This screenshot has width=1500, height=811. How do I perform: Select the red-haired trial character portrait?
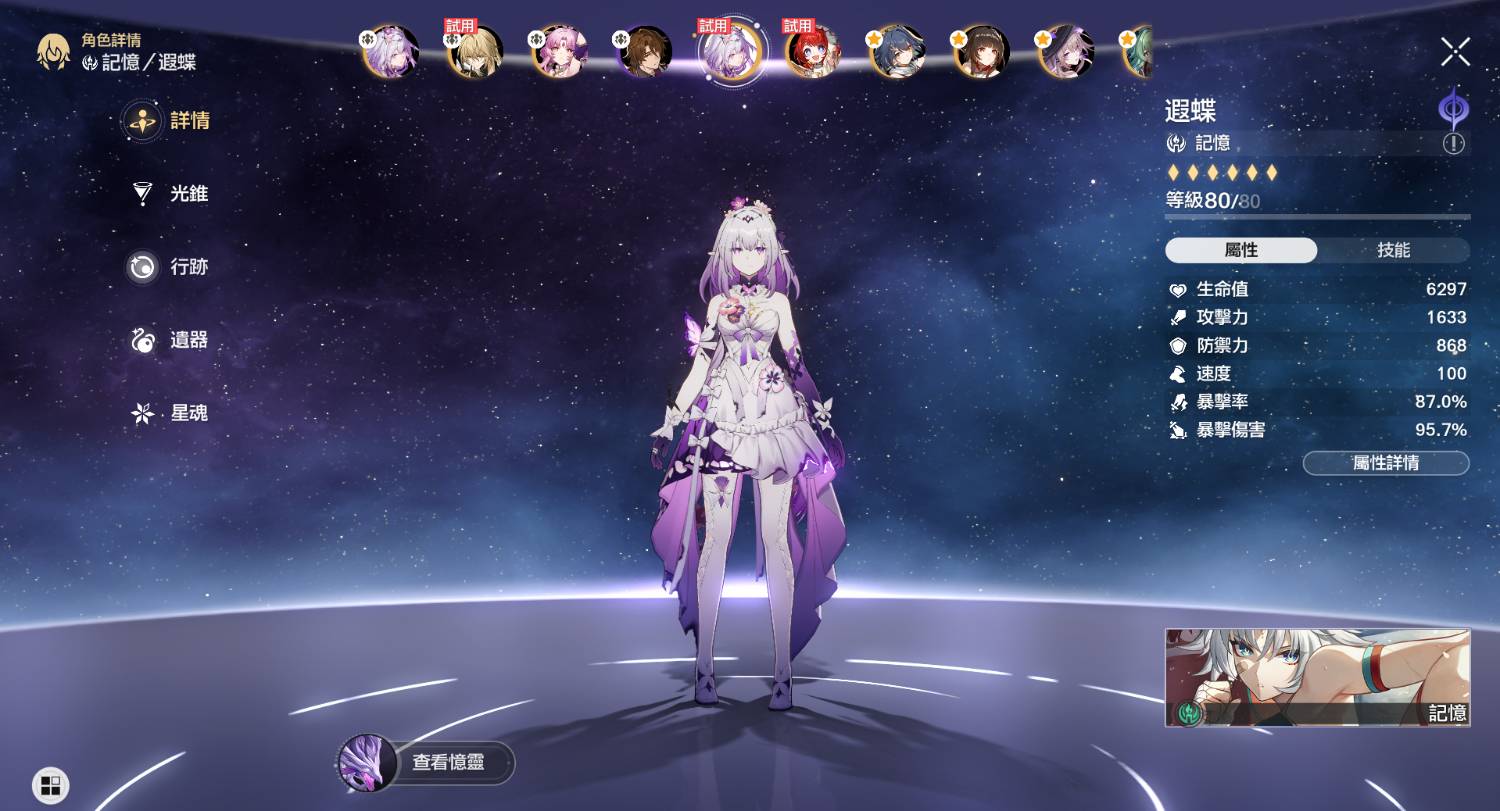[x=812, y=52]
